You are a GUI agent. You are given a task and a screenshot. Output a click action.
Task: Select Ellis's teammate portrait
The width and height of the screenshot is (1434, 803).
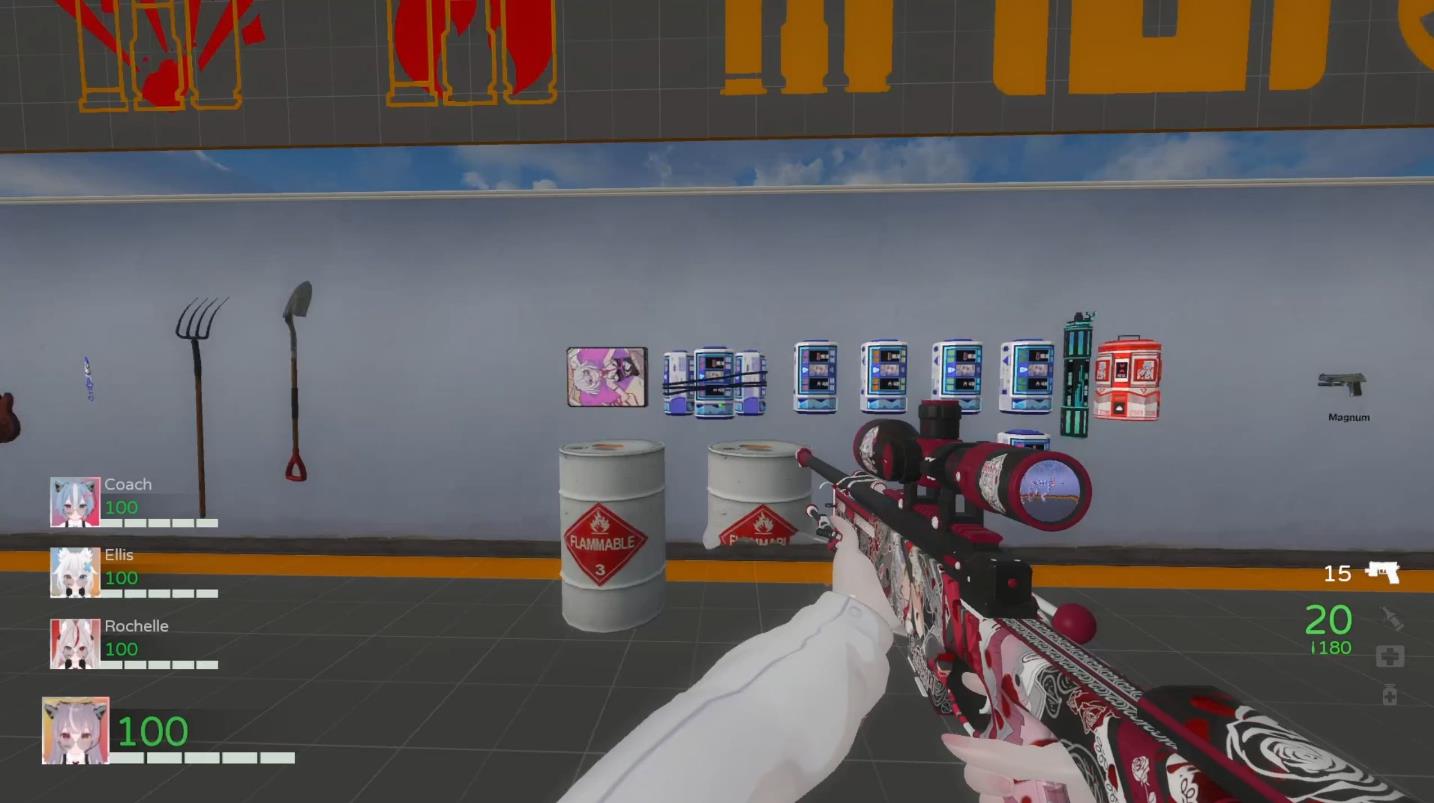[x=75, y=573]
